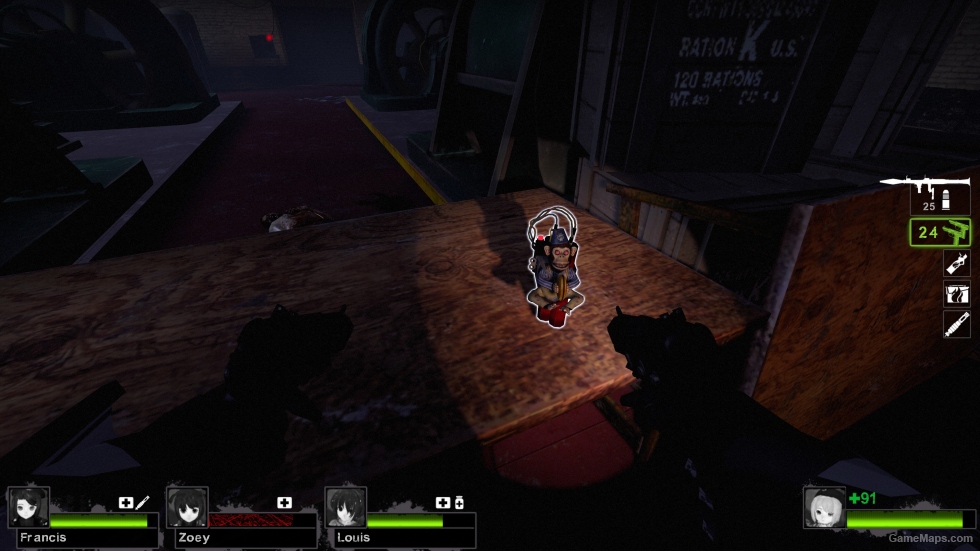
Task: Click Louis's teammate portrait
Action: click(346, 507)
